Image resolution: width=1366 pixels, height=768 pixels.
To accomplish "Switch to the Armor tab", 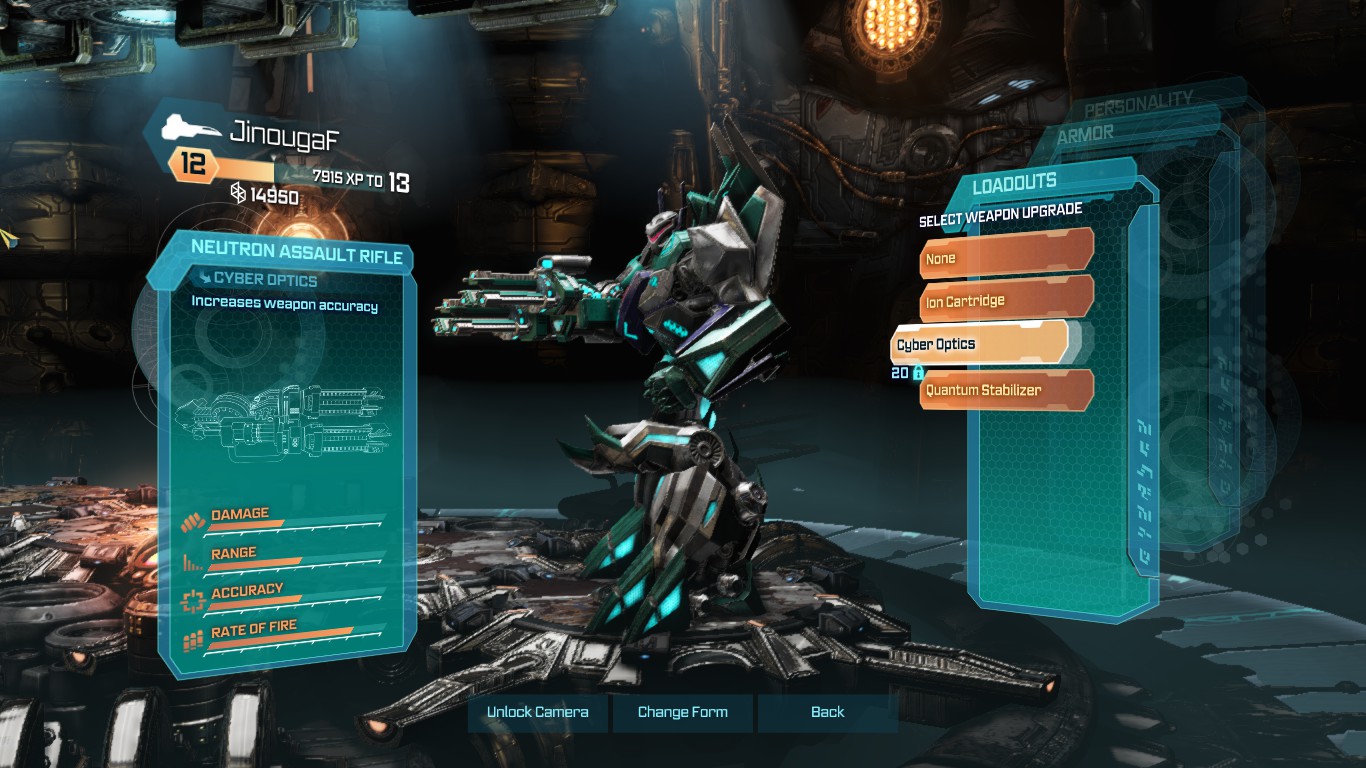I will 1085,133.
